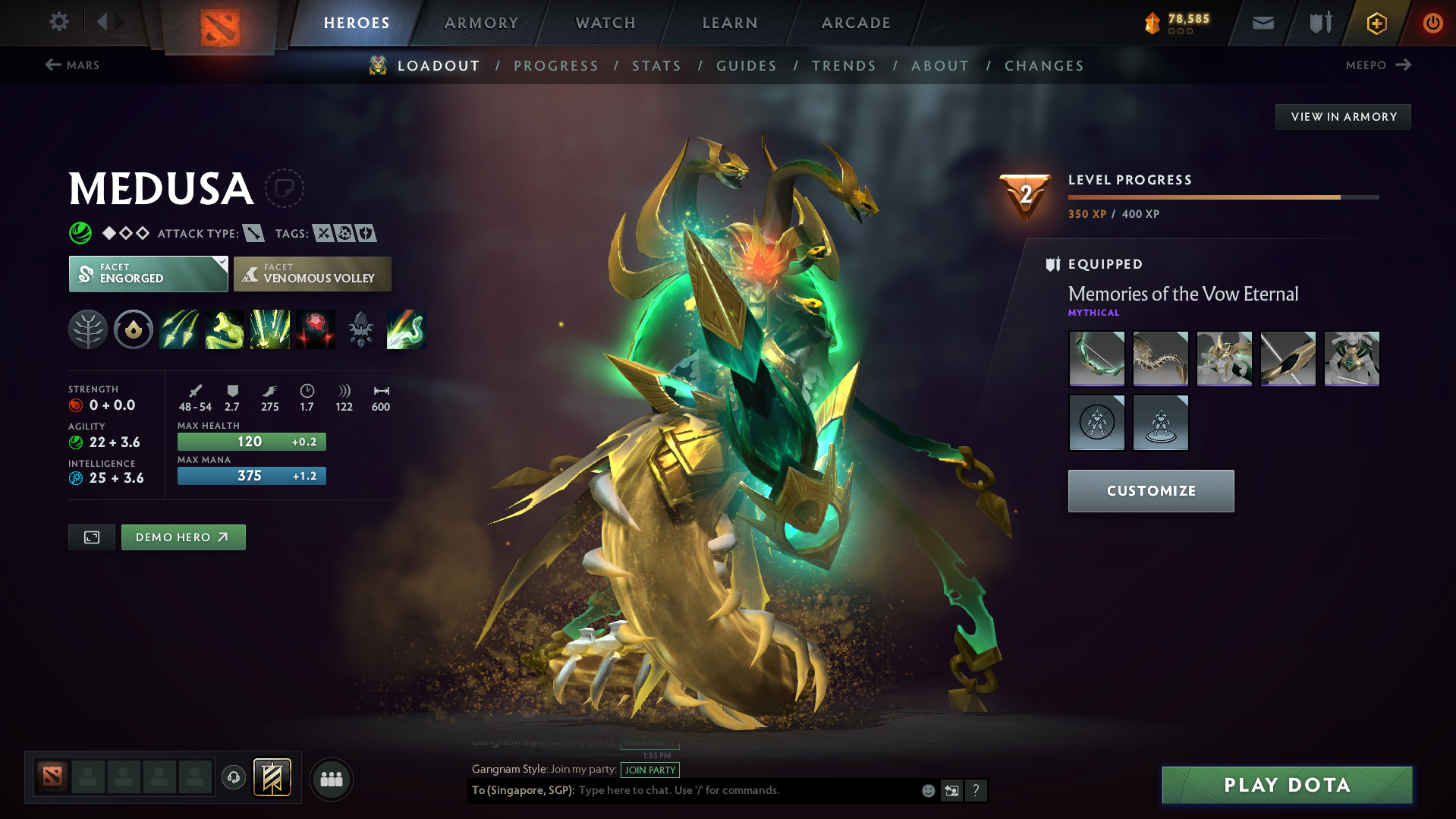Switch to the STATS tab

(656, 65)
